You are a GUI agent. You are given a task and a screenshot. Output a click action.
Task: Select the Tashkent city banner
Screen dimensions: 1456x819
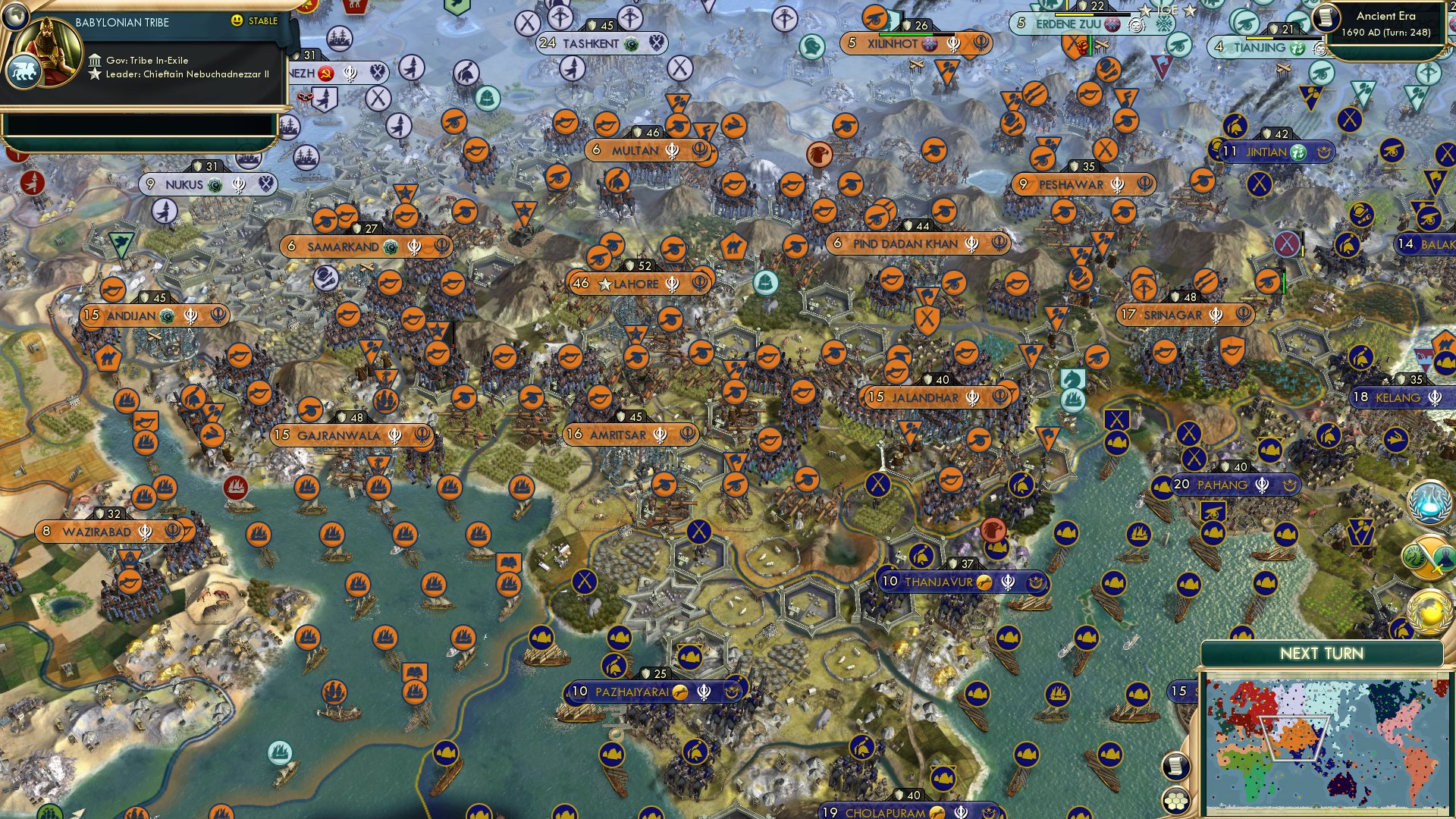coord(591,42)
